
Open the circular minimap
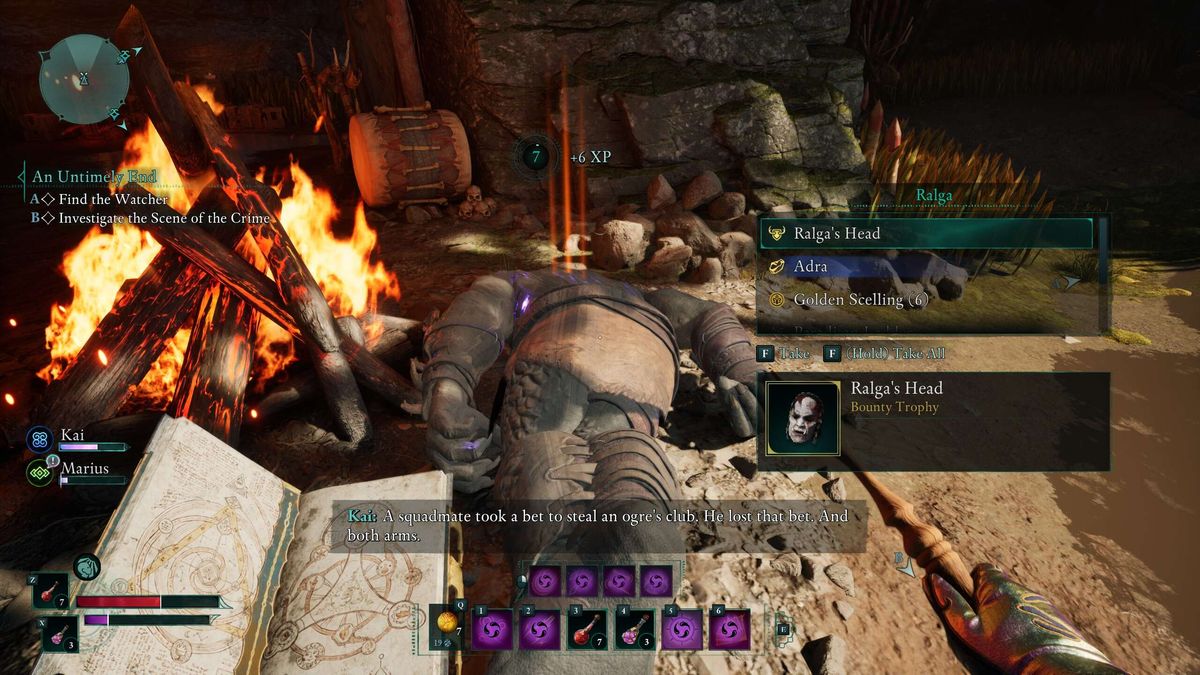pyautogui.click(x=83, y=78)
